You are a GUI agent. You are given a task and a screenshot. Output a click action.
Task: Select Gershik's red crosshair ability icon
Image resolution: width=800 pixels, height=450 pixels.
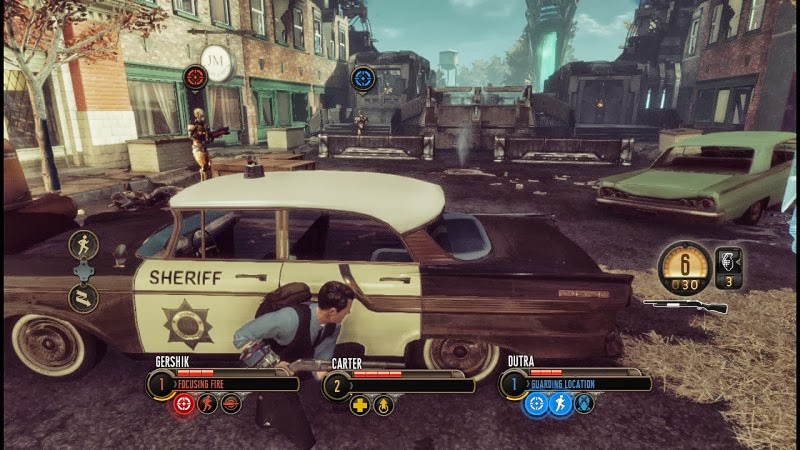(x=183, y=404)
